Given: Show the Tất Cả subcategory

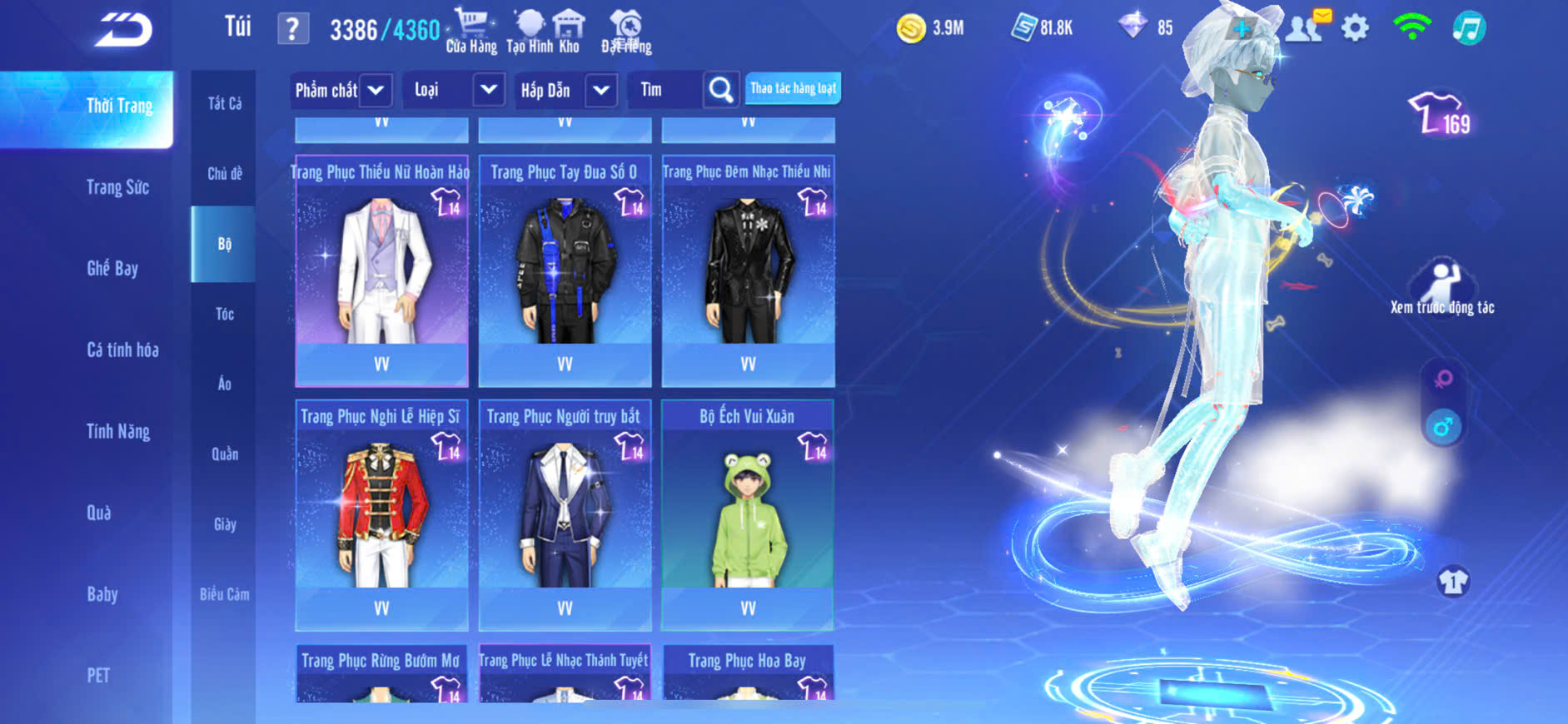Looking at the screenshot, I should (224, 103).
